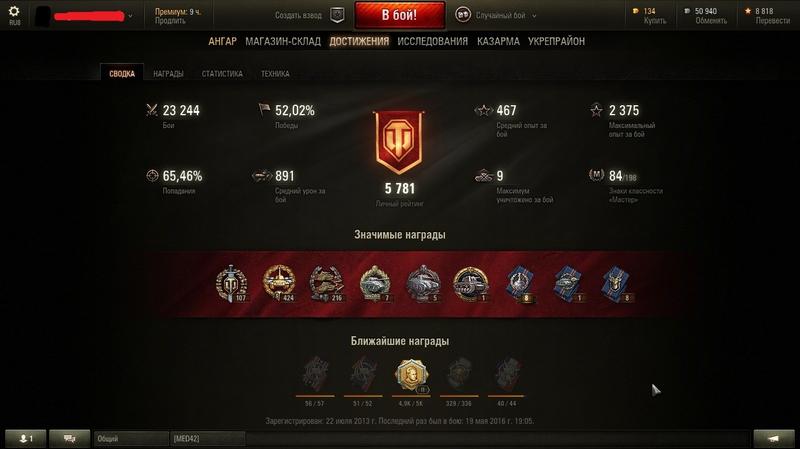800x449 pixels.
Task: Extend premium with the Продлить link
Action: [170, 21]
